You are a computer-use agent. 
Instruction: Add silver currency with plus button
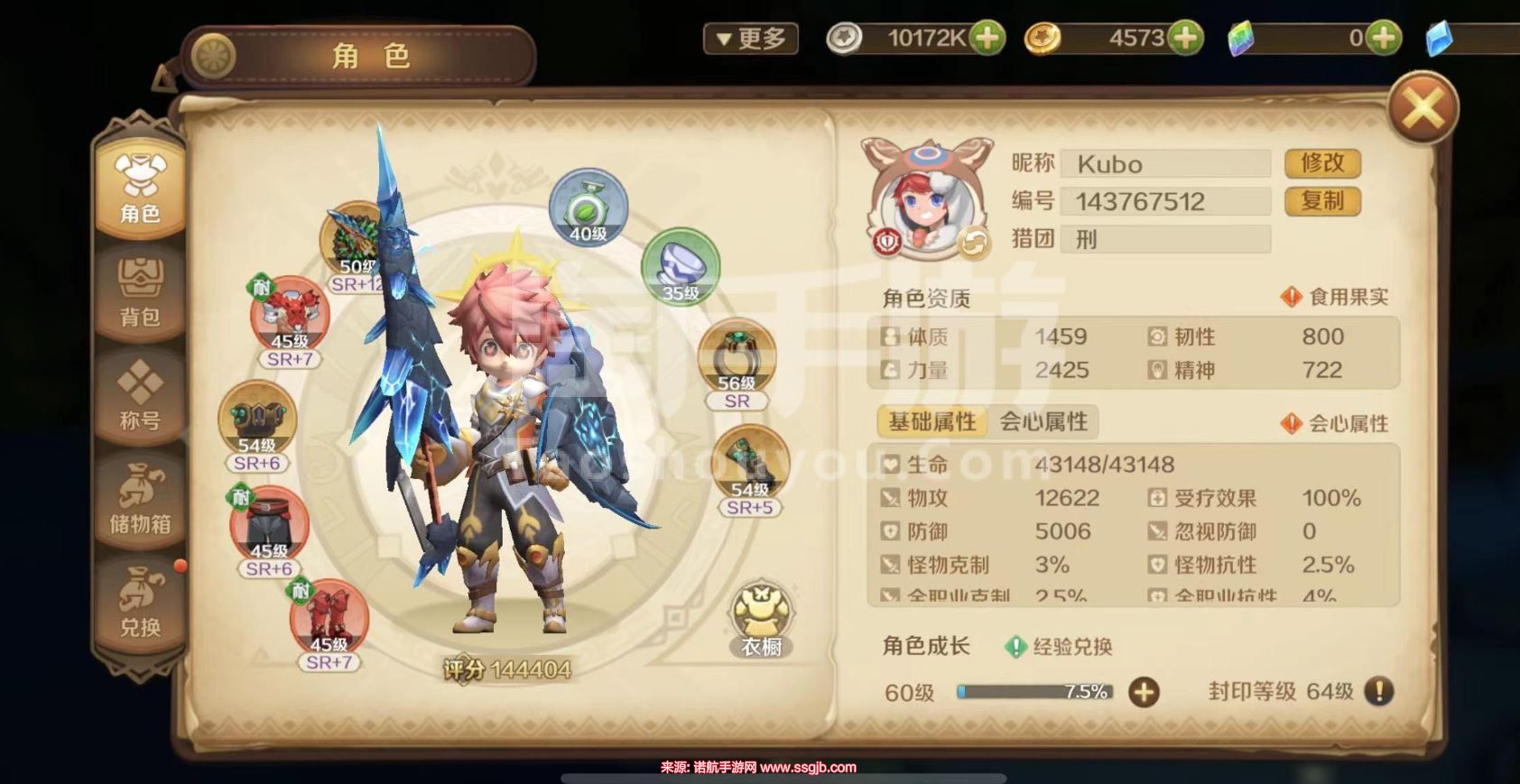click(x=987, y=38)
